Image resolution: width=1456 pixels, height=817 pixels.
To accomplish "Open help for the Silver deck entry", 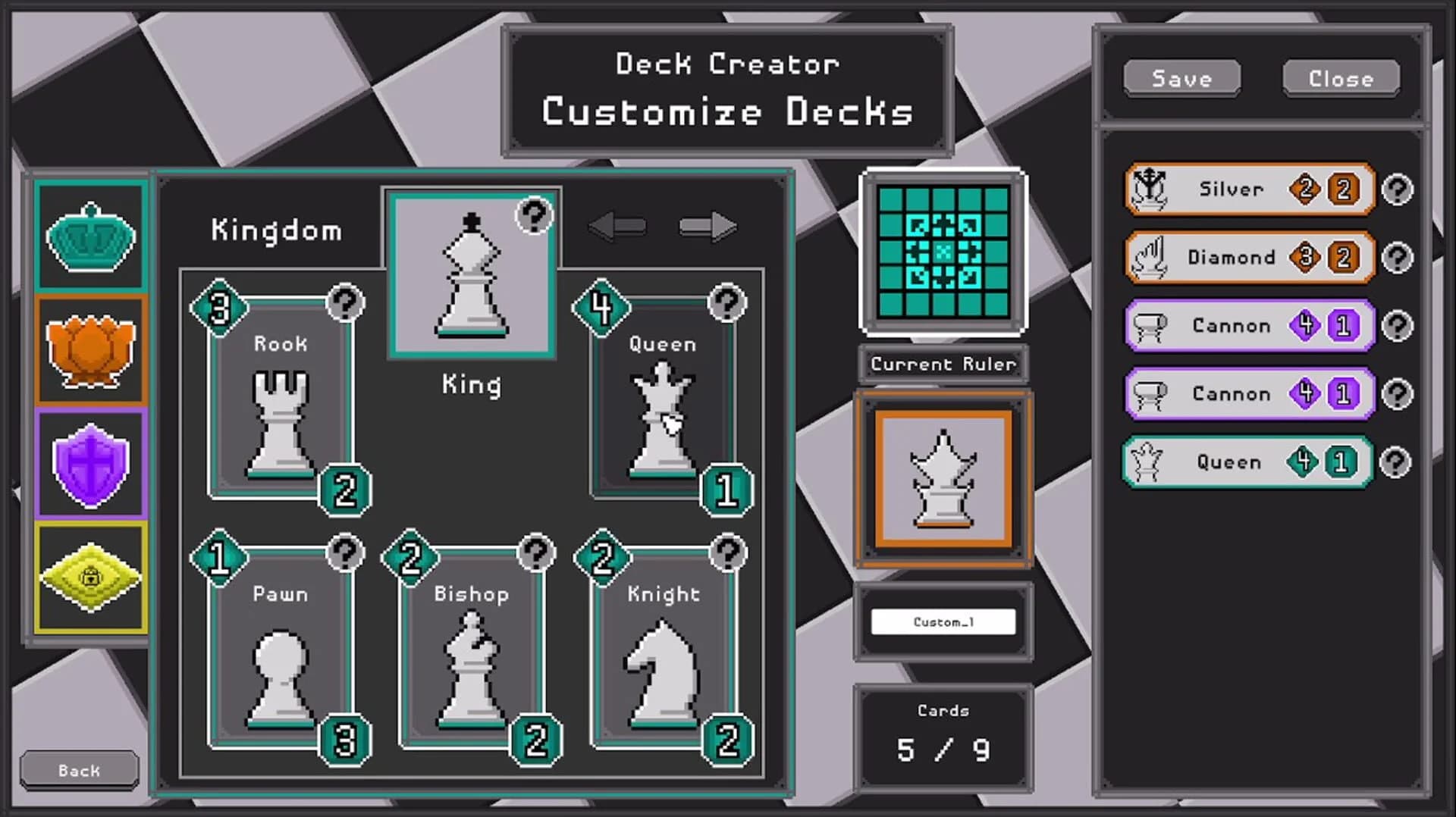I will [x=1399, y=189].
